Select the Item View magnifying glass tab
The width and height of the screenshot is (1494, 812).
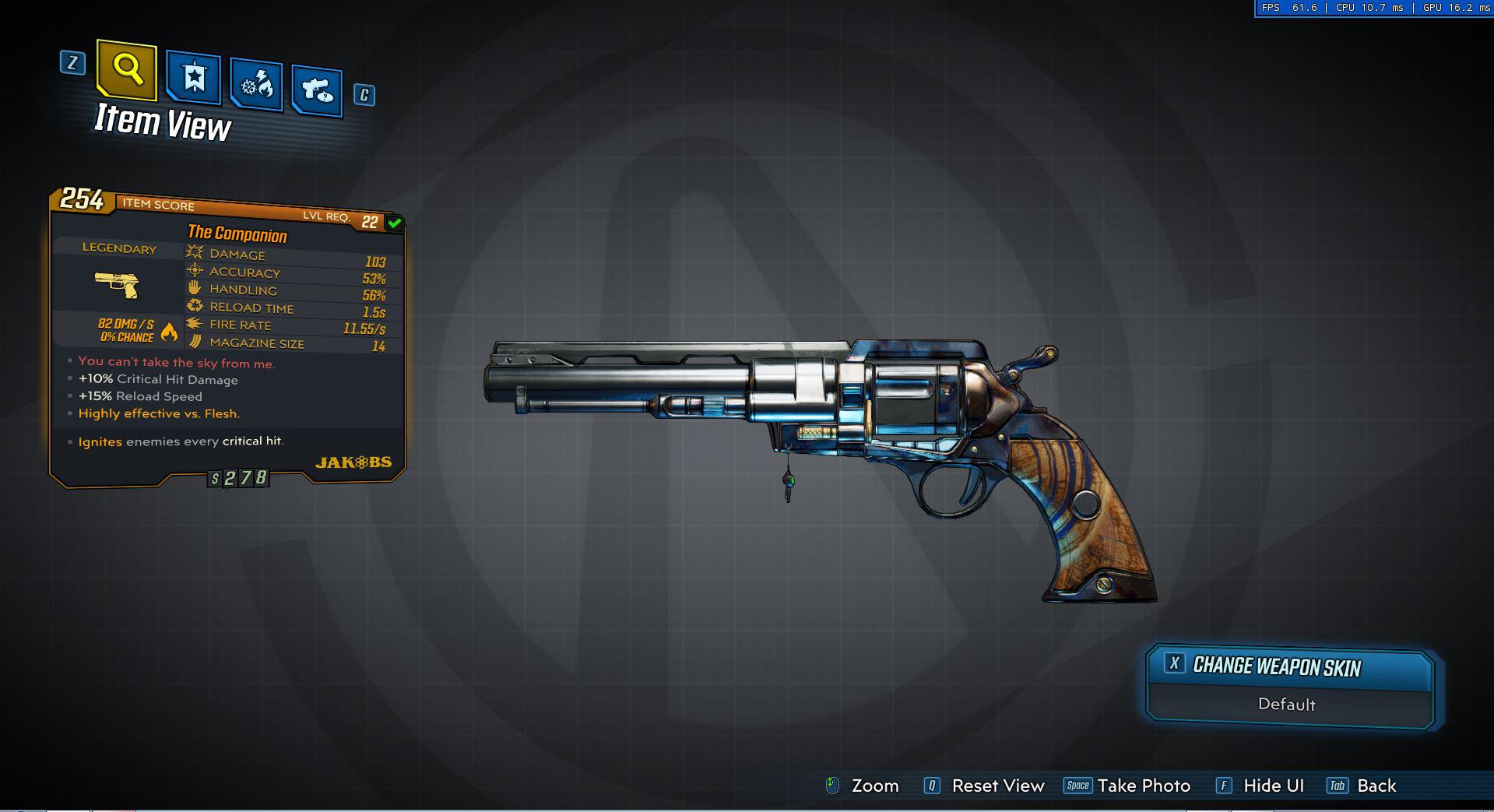(x=127, y=72)
